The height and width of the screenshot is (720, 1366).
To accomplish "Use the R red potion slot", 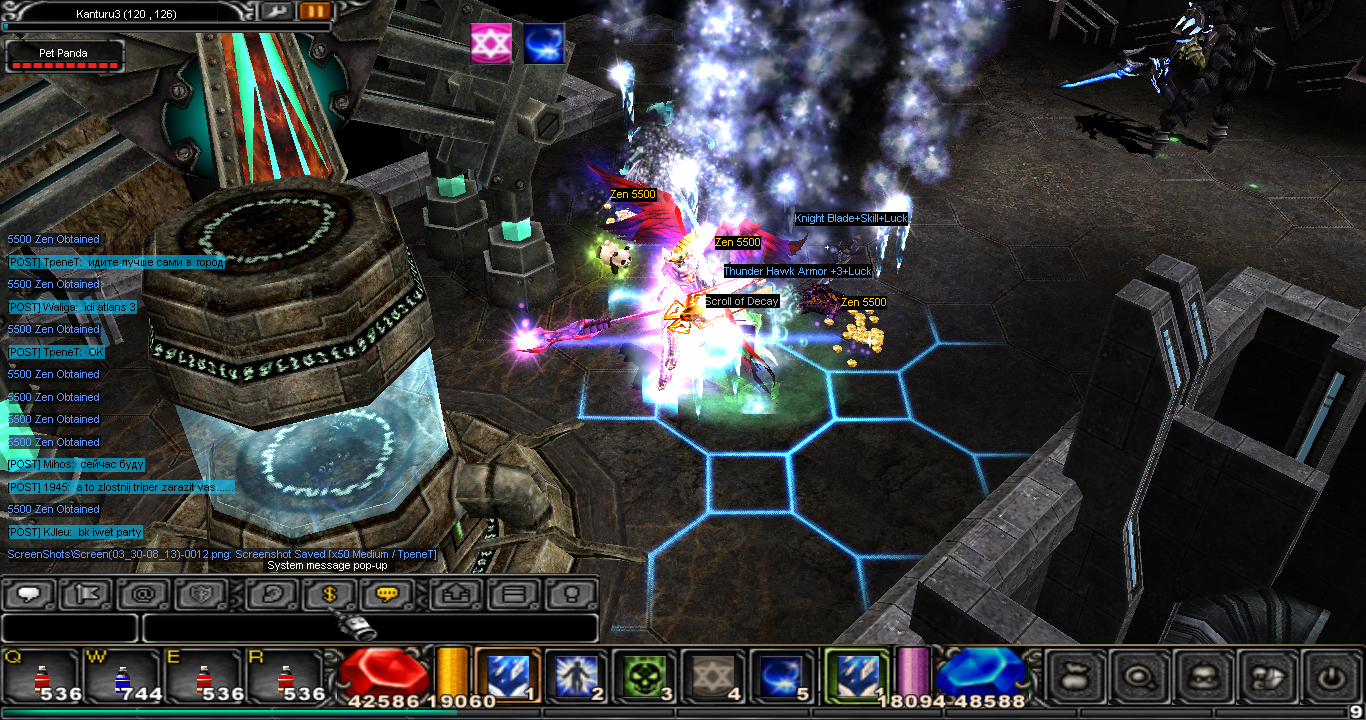I will click(x=284, y=676).
